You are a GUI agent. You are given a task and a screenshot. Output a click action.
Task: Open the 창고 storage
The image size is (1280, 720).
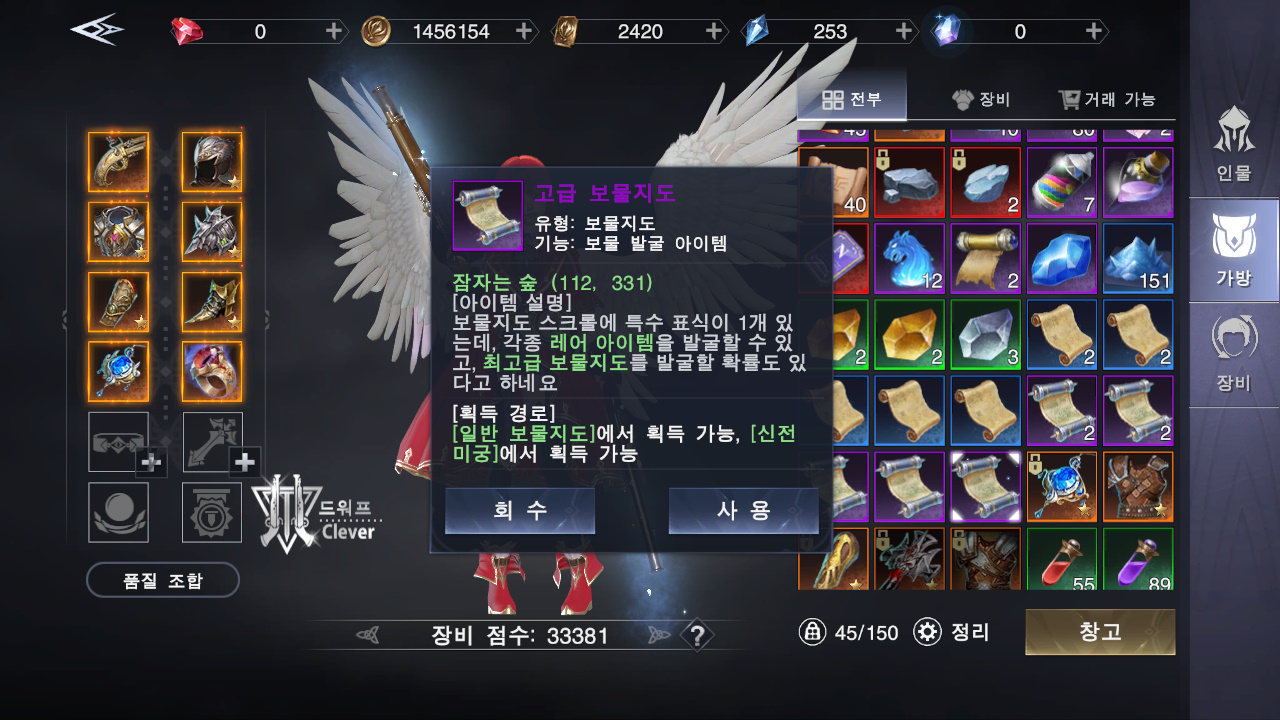pyautogui.click(x=1100, y=632)
